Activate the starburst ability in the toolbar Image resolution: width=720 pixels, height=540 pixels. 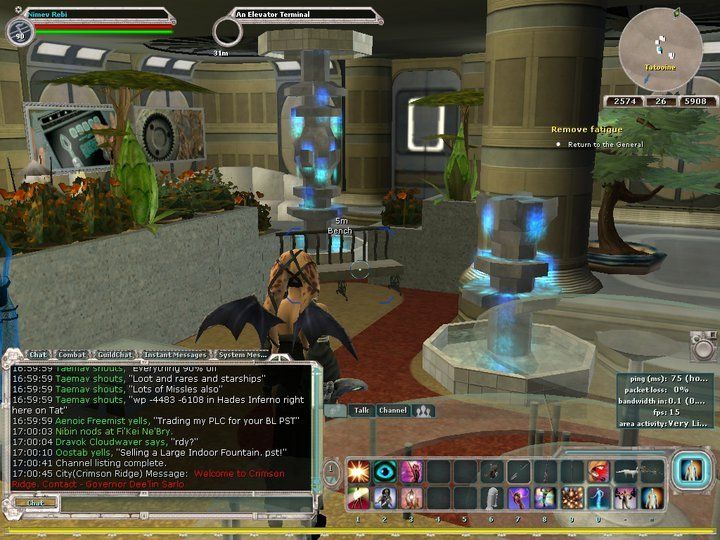(358, 471)
